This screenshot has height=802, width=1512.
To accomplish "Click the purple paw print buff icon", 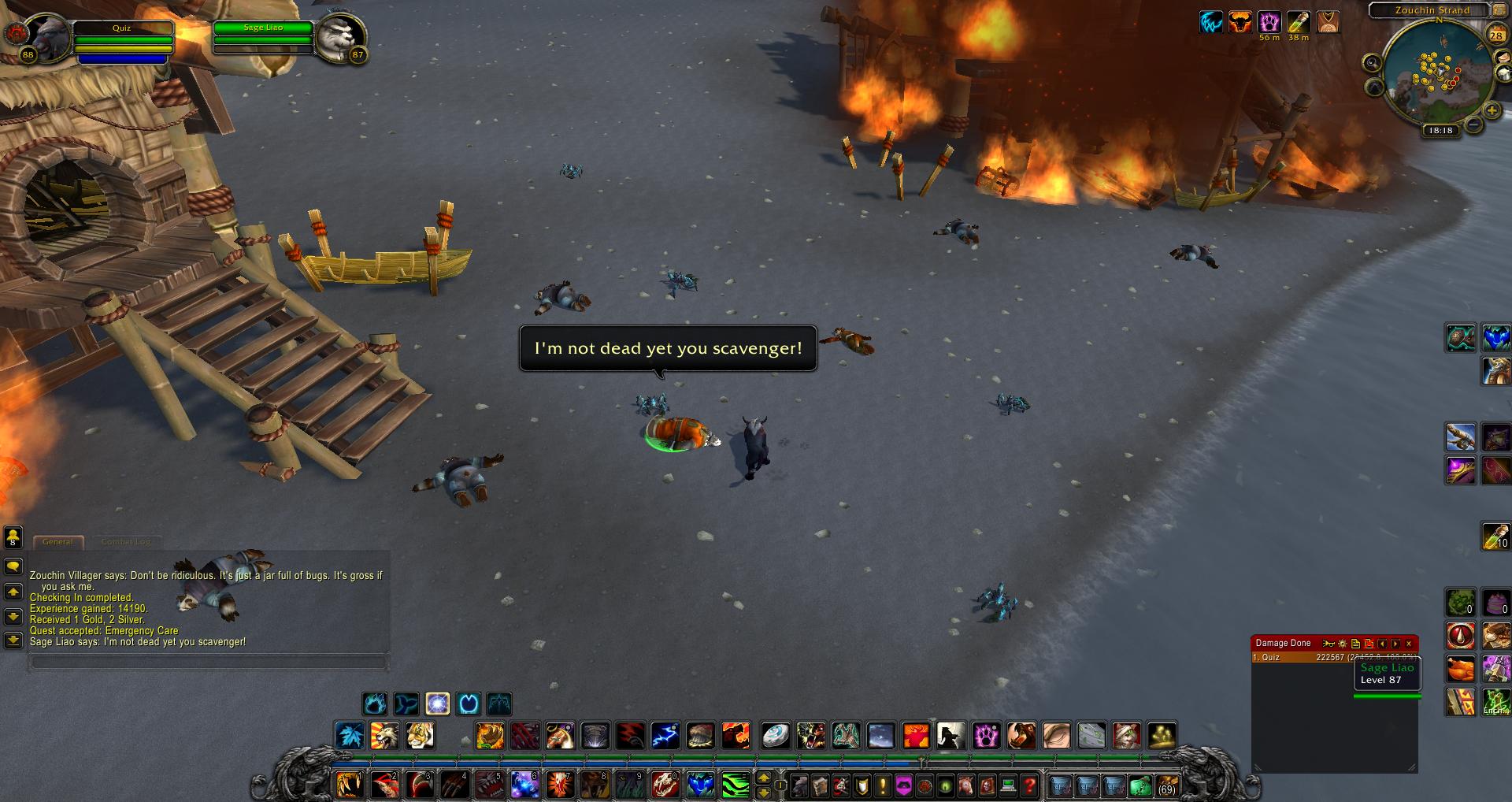I will click(x=1269, y=21).
